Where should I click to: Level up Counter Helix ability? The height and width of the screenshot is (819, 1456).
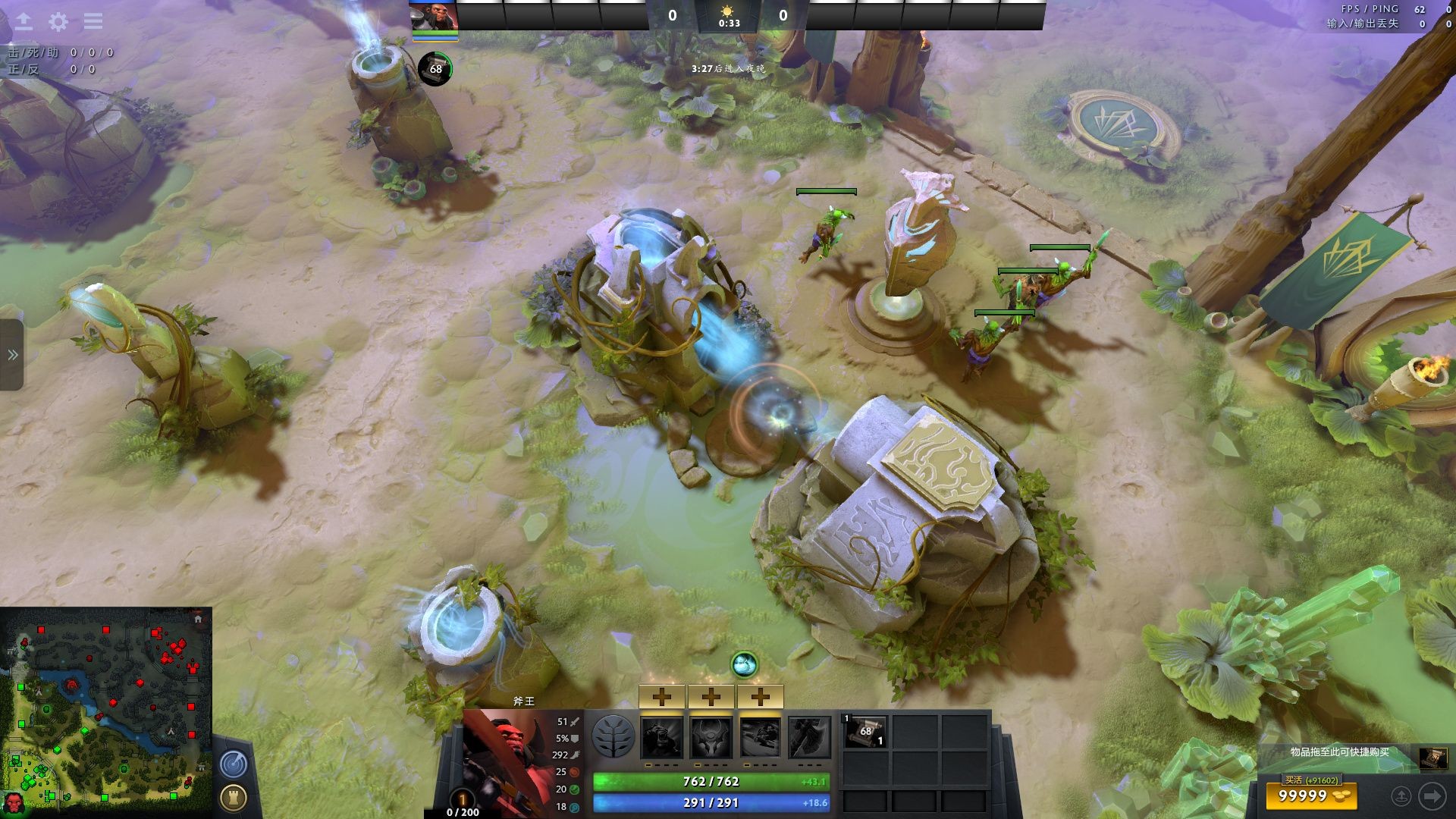tap(760, 696)
